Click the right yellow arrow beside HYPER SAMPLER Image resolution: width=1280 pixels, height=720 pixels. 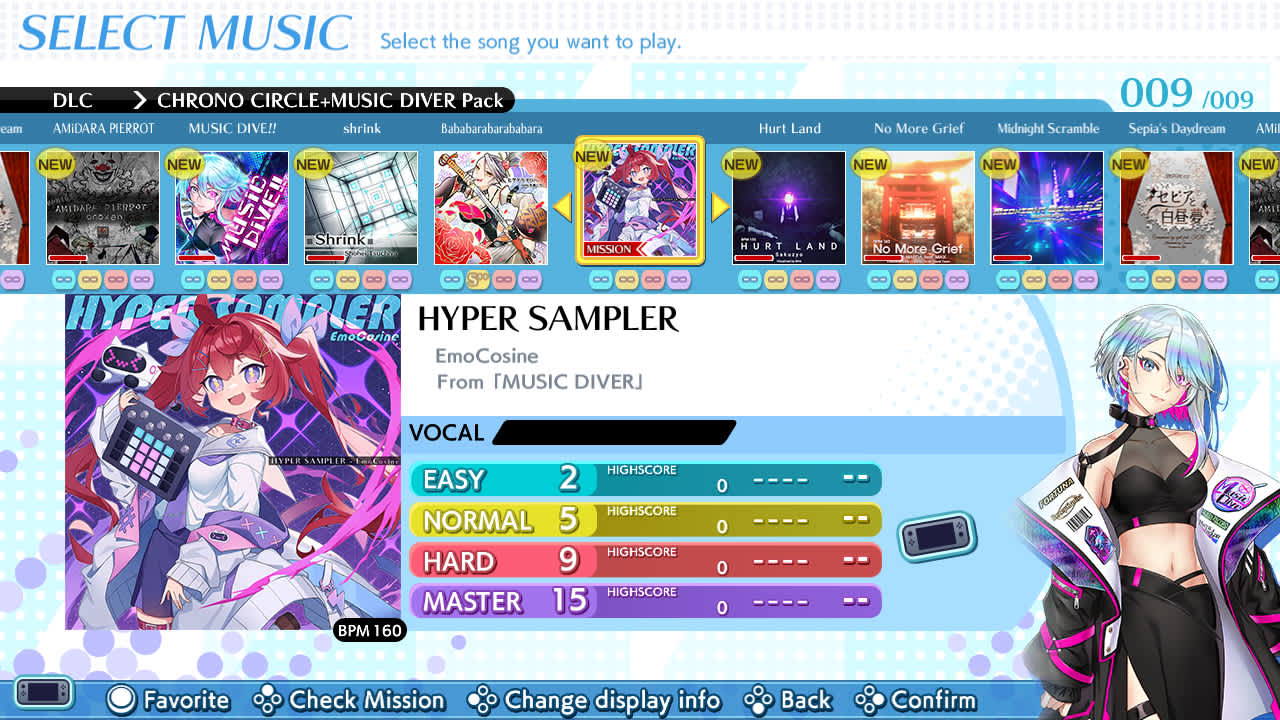pyautogui.click(x=718, y=205)
